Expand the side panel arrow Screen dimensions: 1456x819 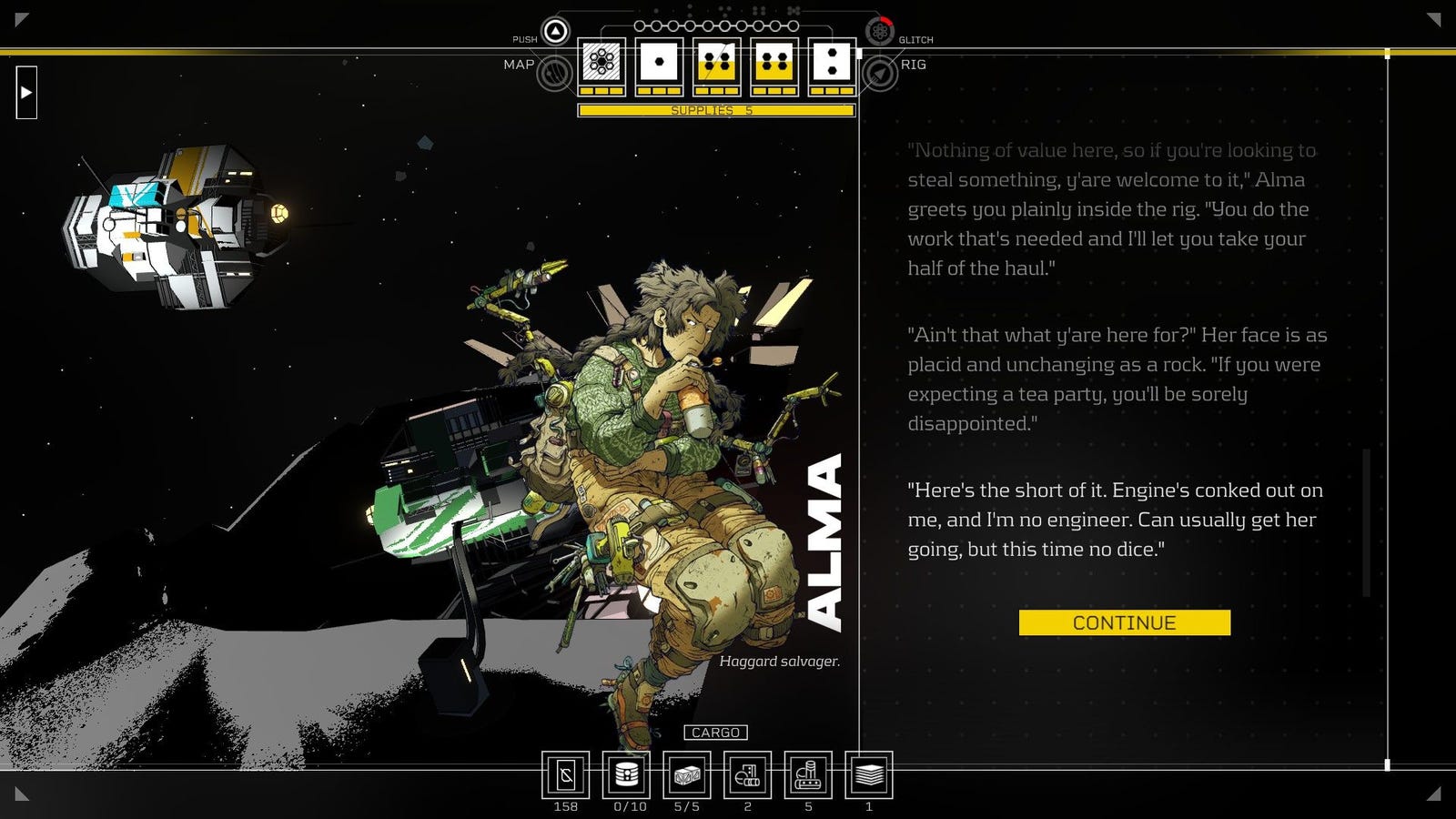(x=26, y=92)
